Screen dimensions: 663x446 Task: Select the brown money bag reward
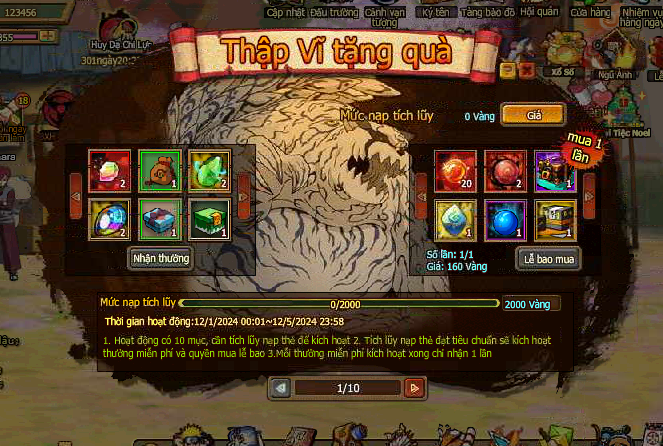pyautogui.click(x=157, y=169)
